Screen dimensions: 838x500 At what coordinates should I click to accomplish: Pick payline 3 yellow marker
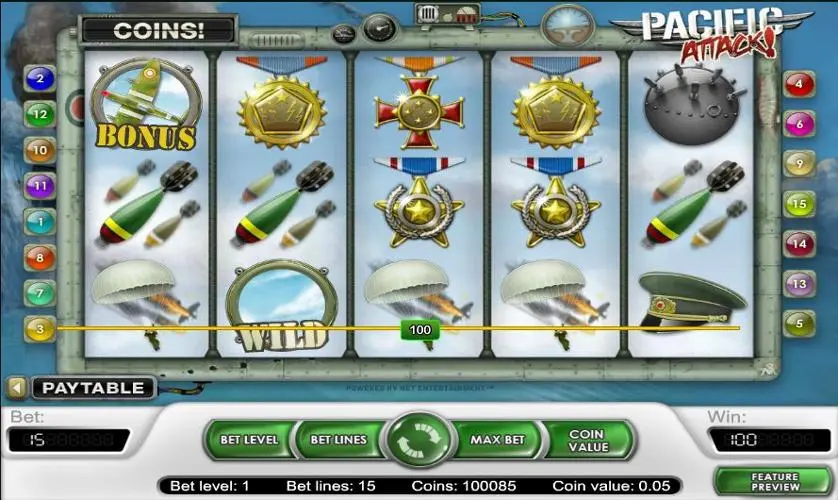click(x=40, y=328)
